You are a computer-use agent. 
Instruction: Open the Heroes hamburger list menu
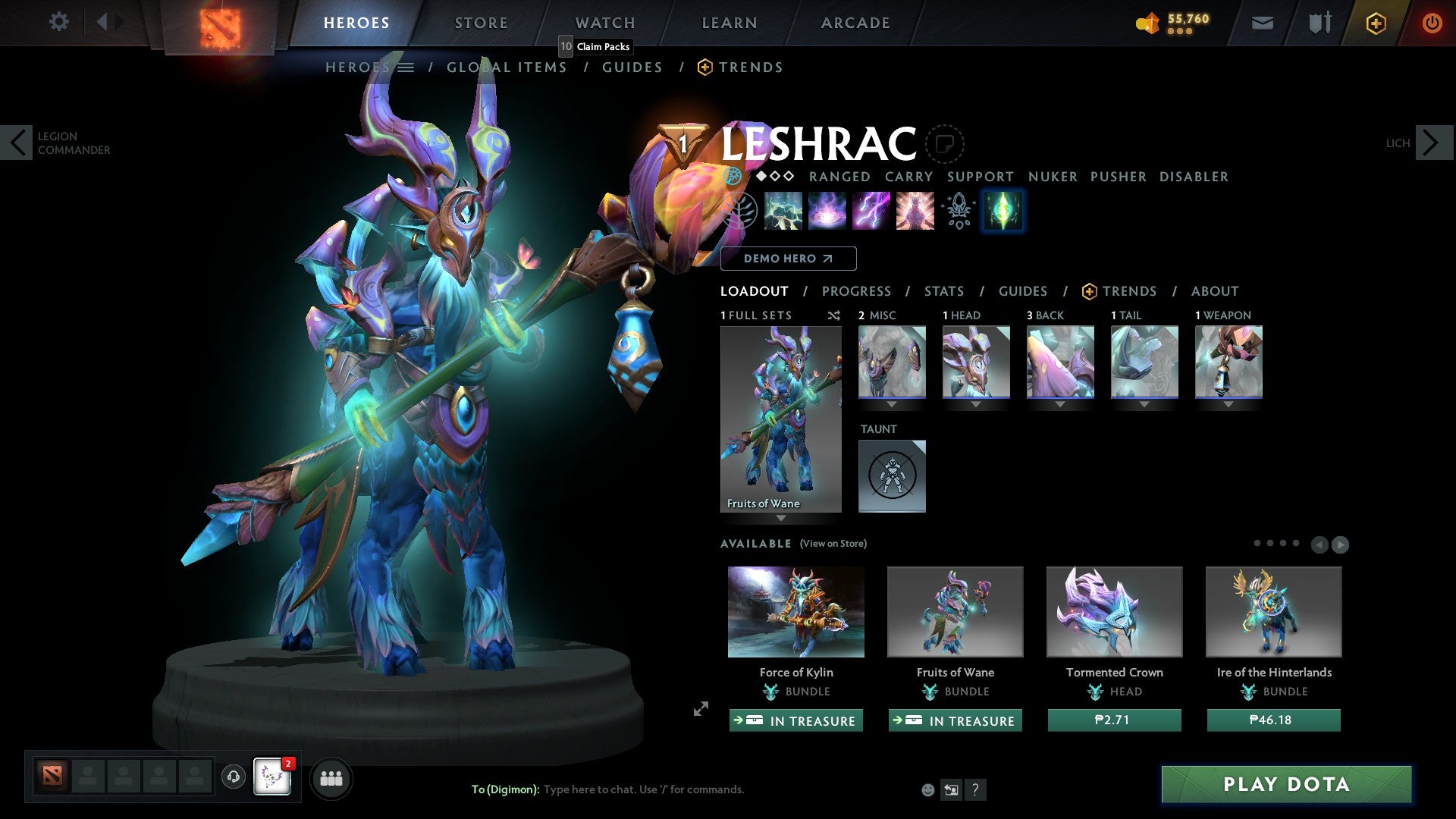406,67
